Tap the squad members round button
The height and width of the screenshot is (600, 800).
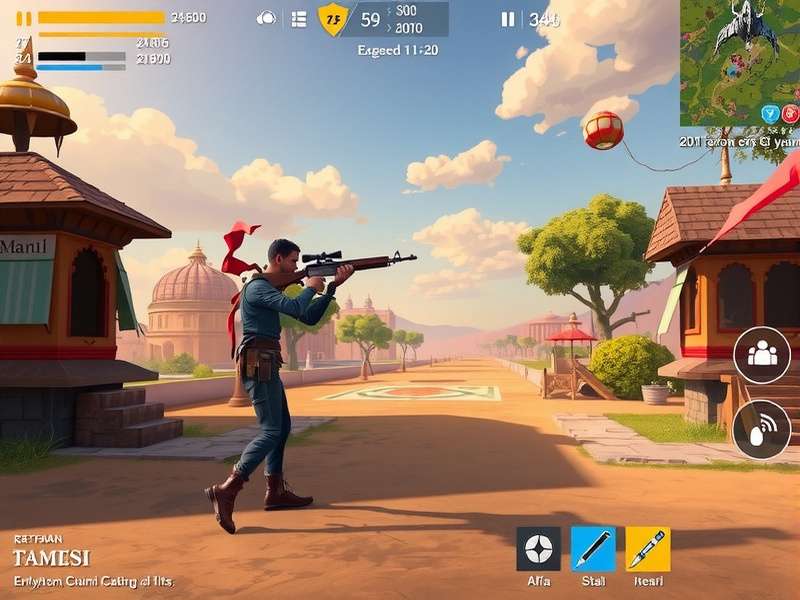click(762, 355)
